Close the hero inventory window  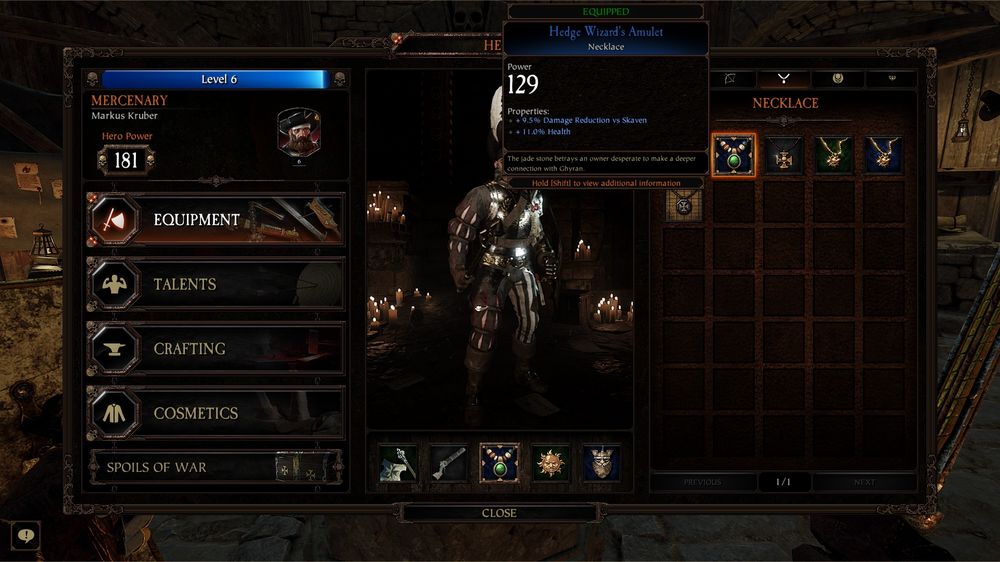tap(499, 513)
